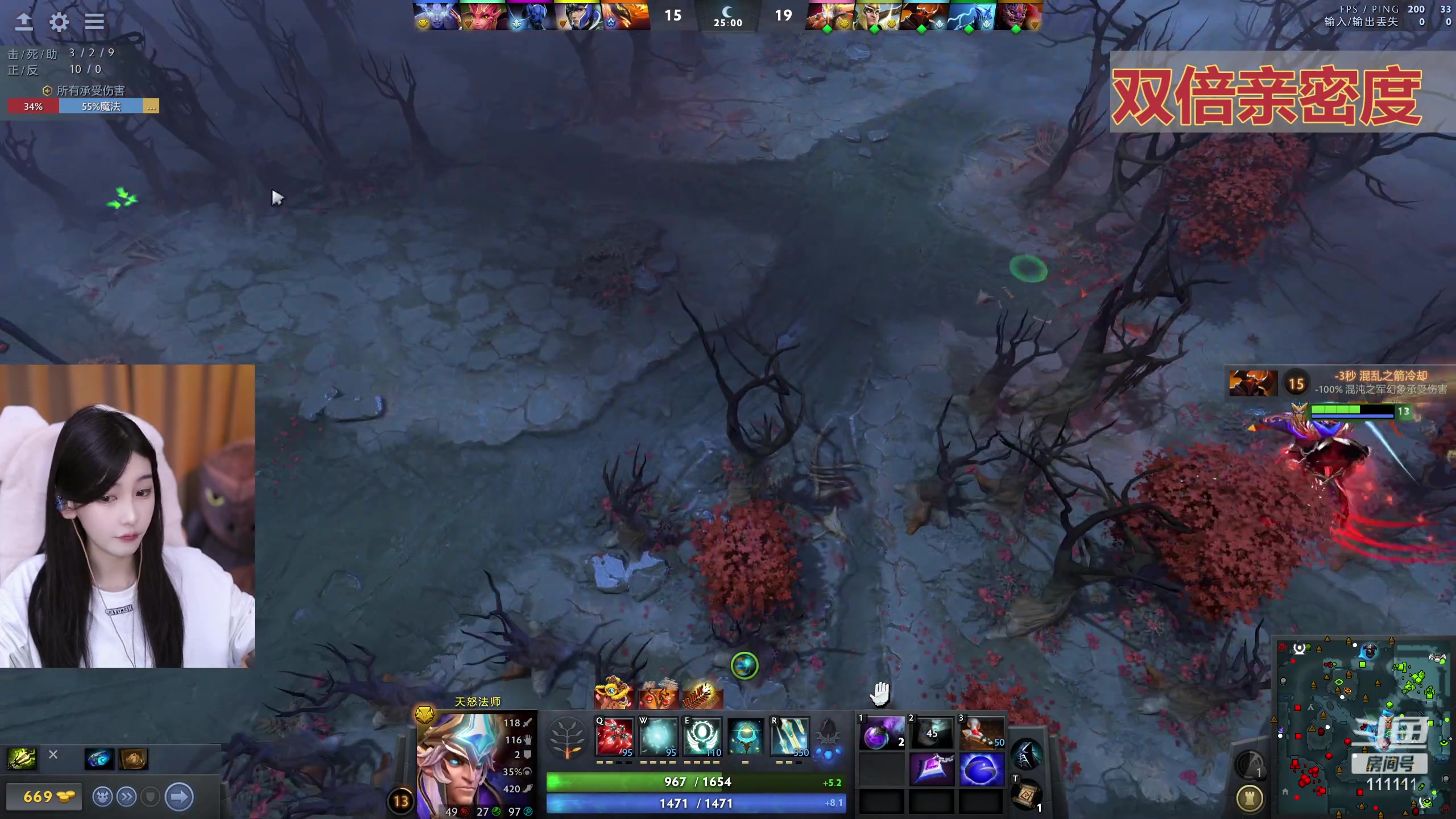Viewport: 1456px width, 819px height.
Task: Deliver items with the courier arrow button
Action: coord(179,797)
